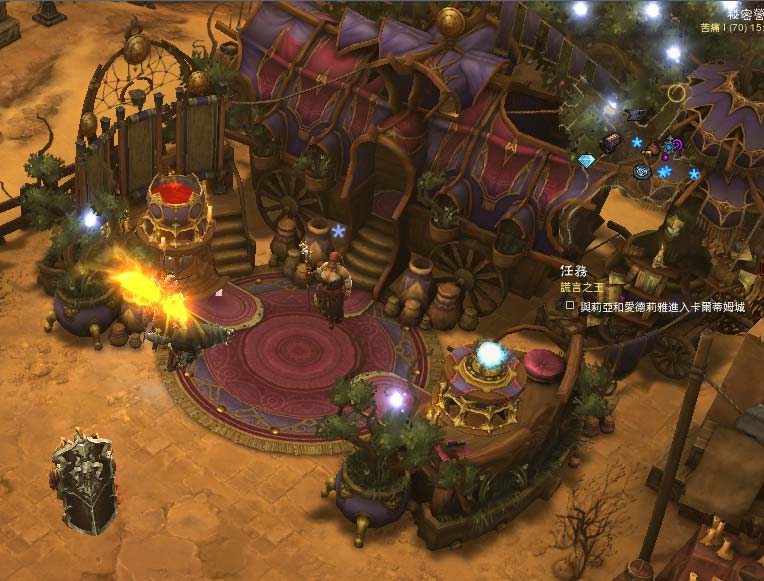Select the waypoint swirl marker on the minimap
The image size is (764, 581).
(642, 171)
